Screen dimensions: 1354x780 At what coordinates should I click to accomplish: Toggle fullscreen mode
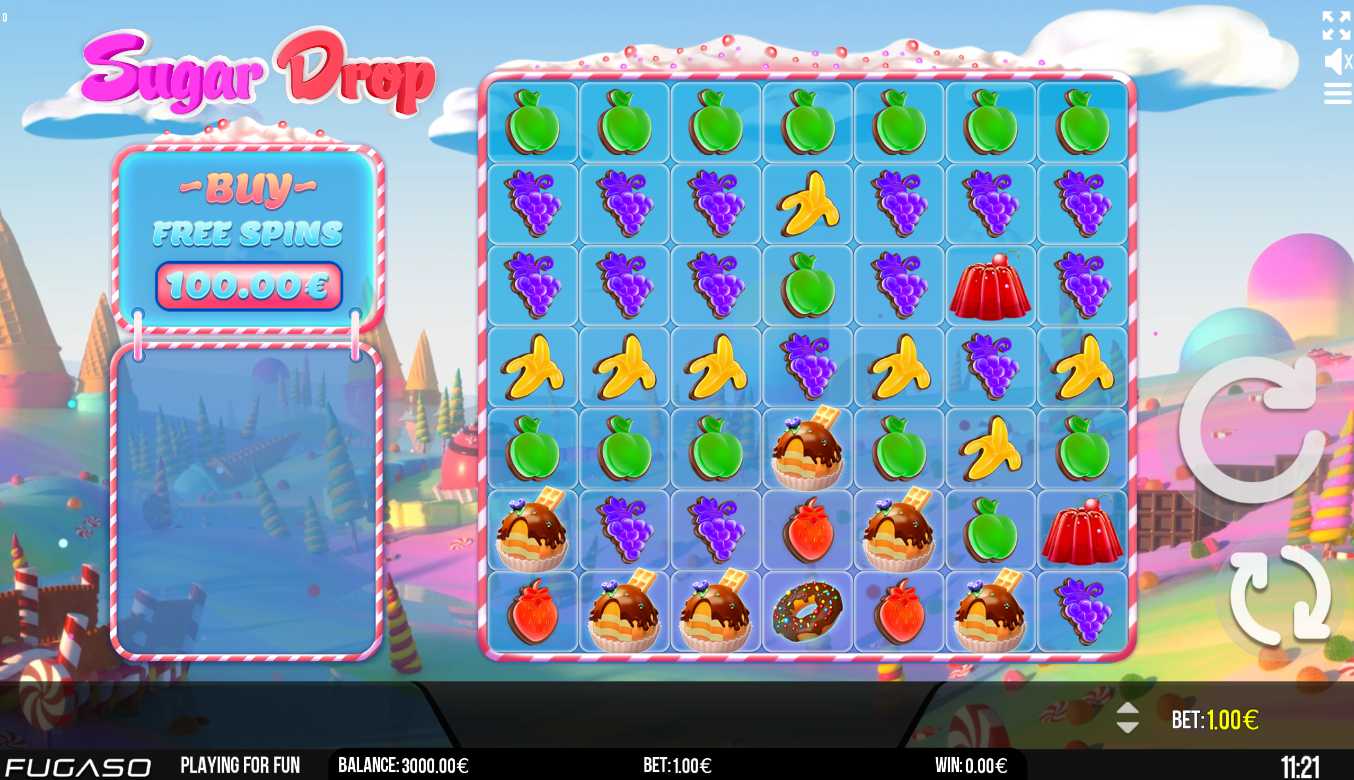(x=1336, y=25)
